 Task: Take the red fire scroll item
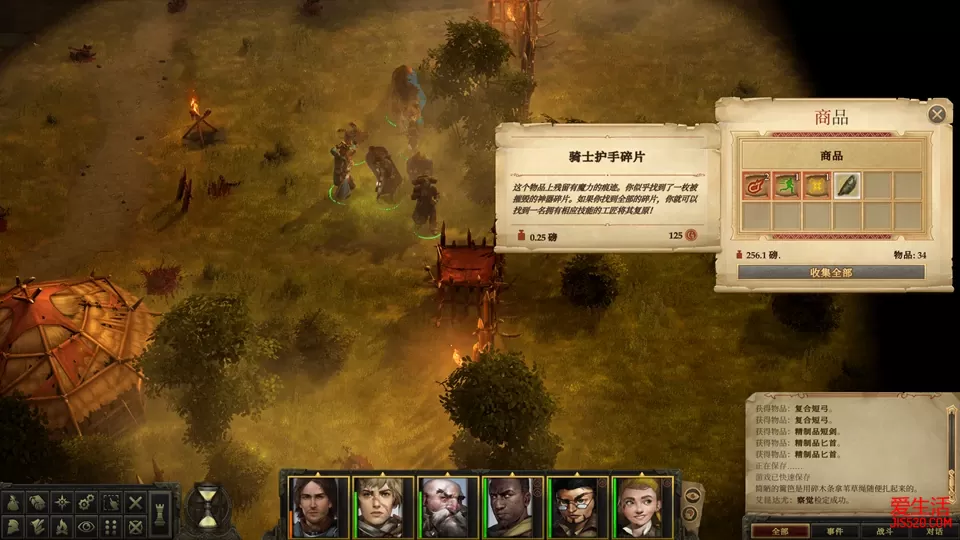[756, 185]
